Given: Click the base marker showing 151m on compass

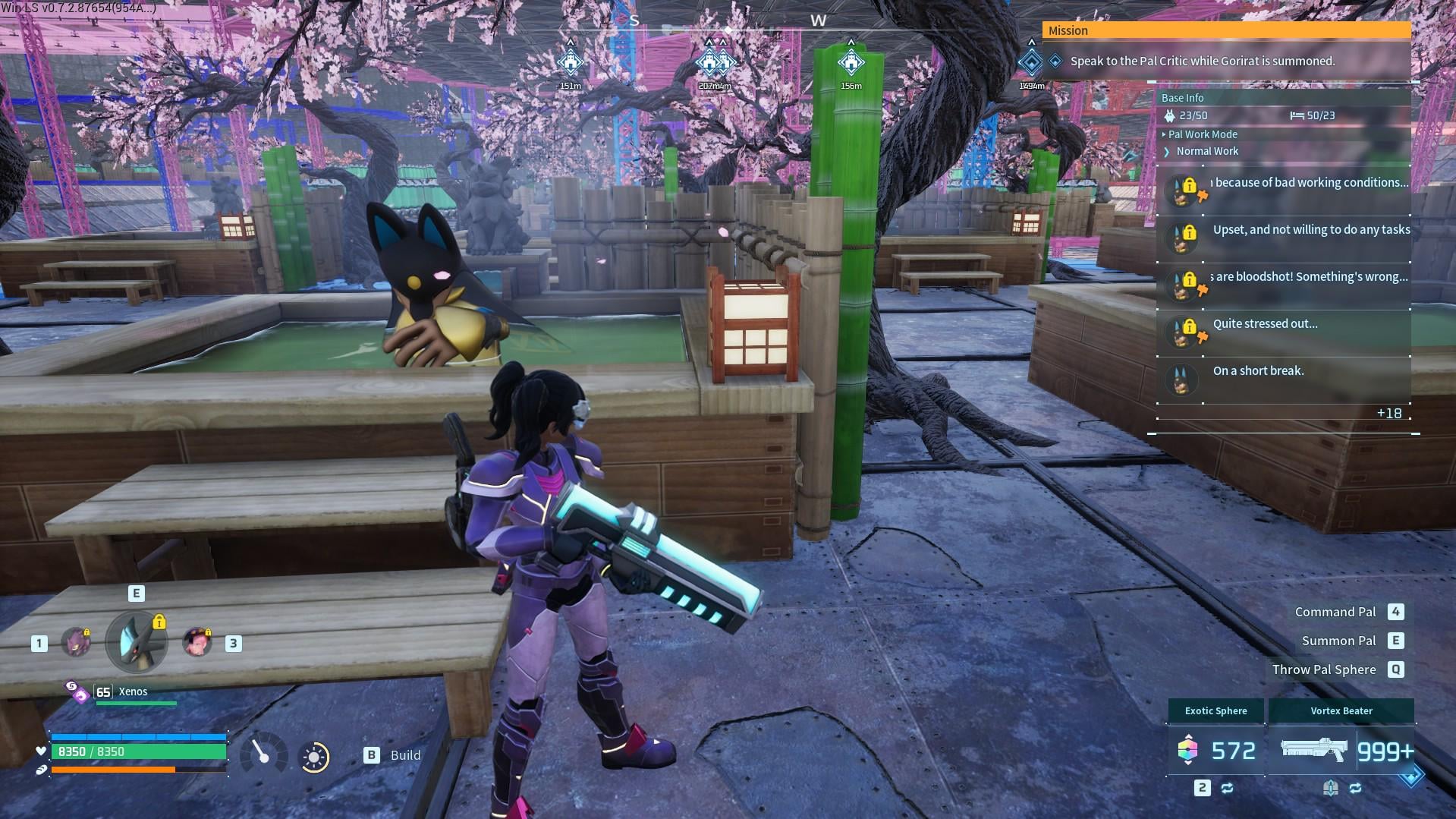Looking at the screenshot, I should click(x=571, y=62).
